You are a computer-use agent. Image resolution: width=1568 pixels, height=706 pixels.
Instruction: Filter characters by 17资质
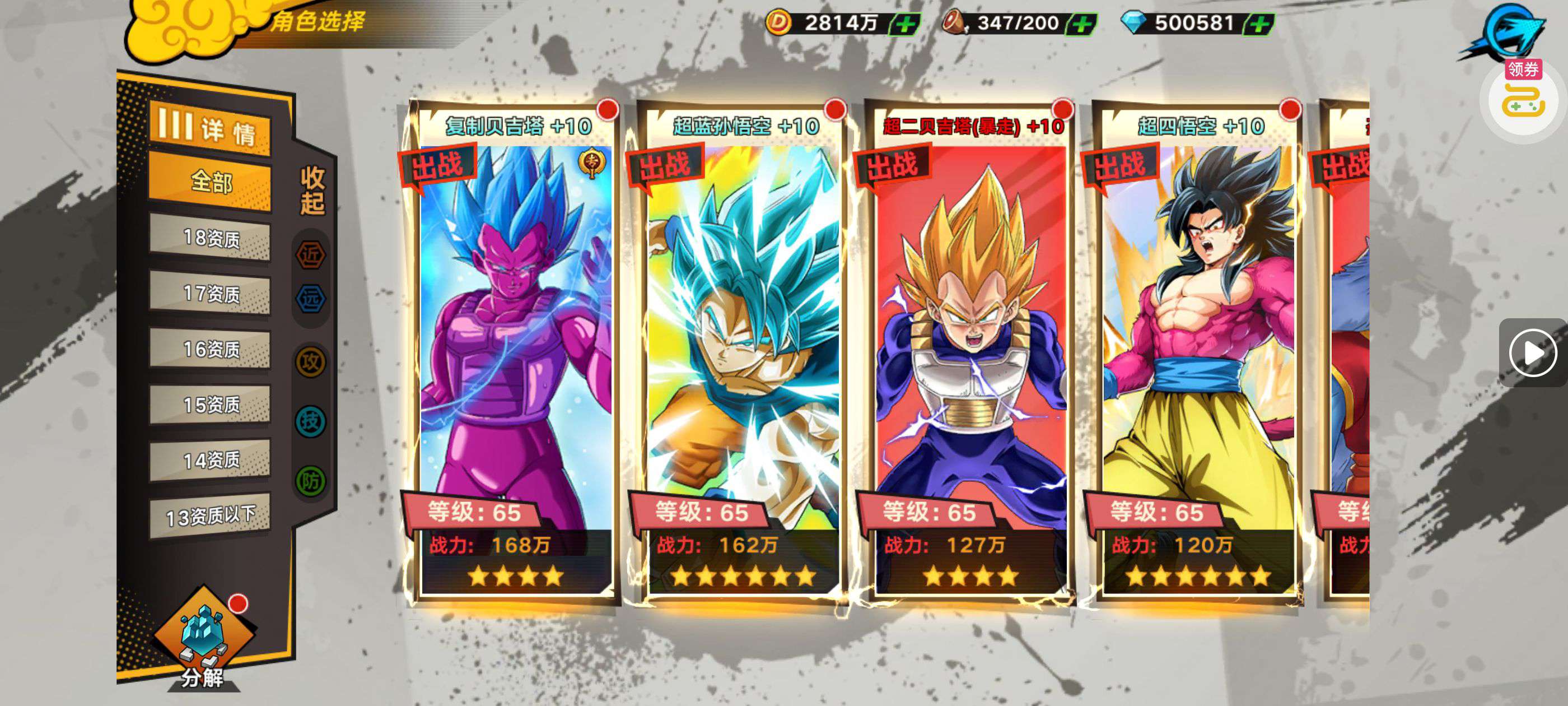(x=210, y=294)
